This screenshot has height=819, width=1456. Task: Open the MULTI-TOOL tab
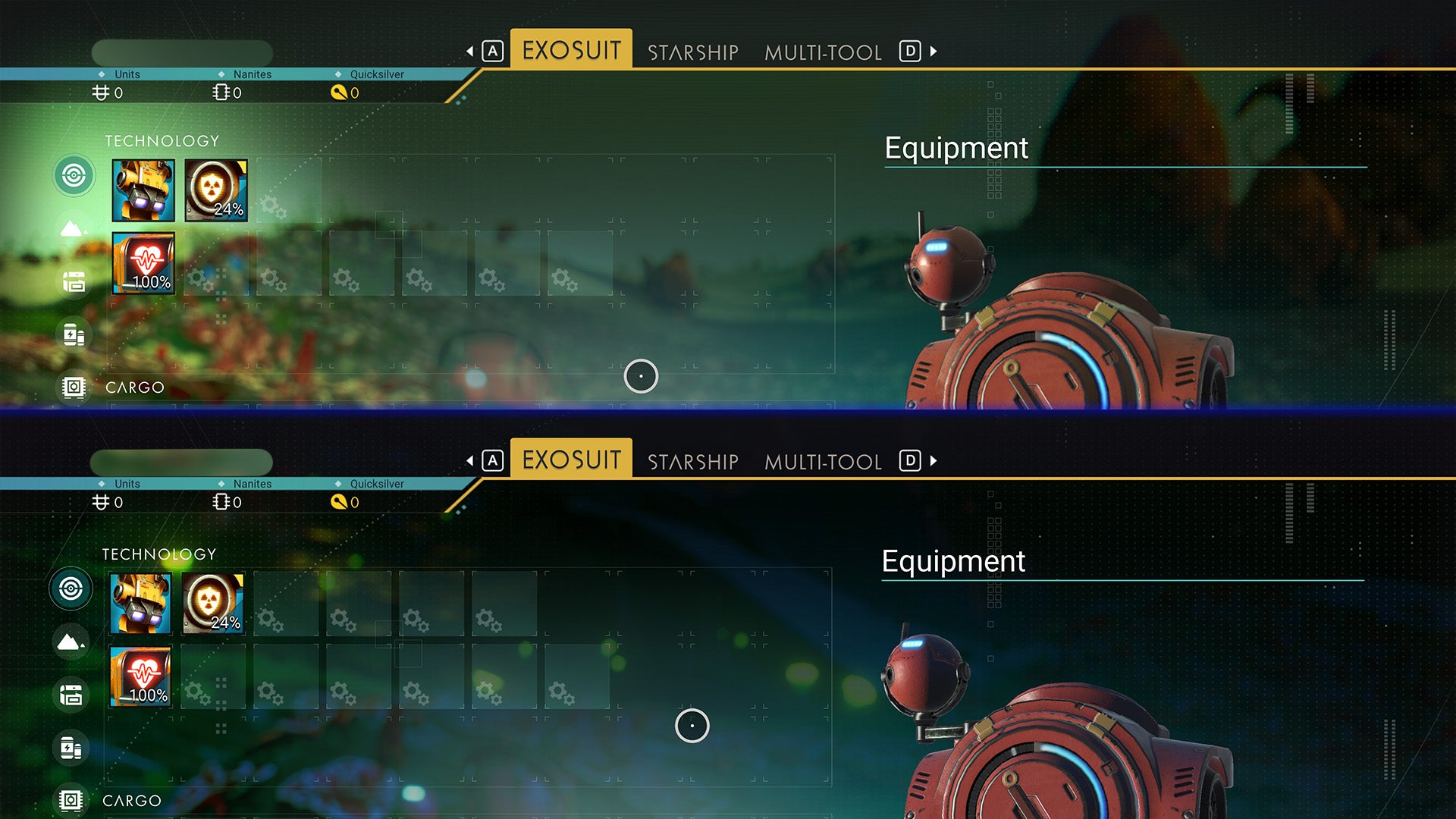[823, 52]
